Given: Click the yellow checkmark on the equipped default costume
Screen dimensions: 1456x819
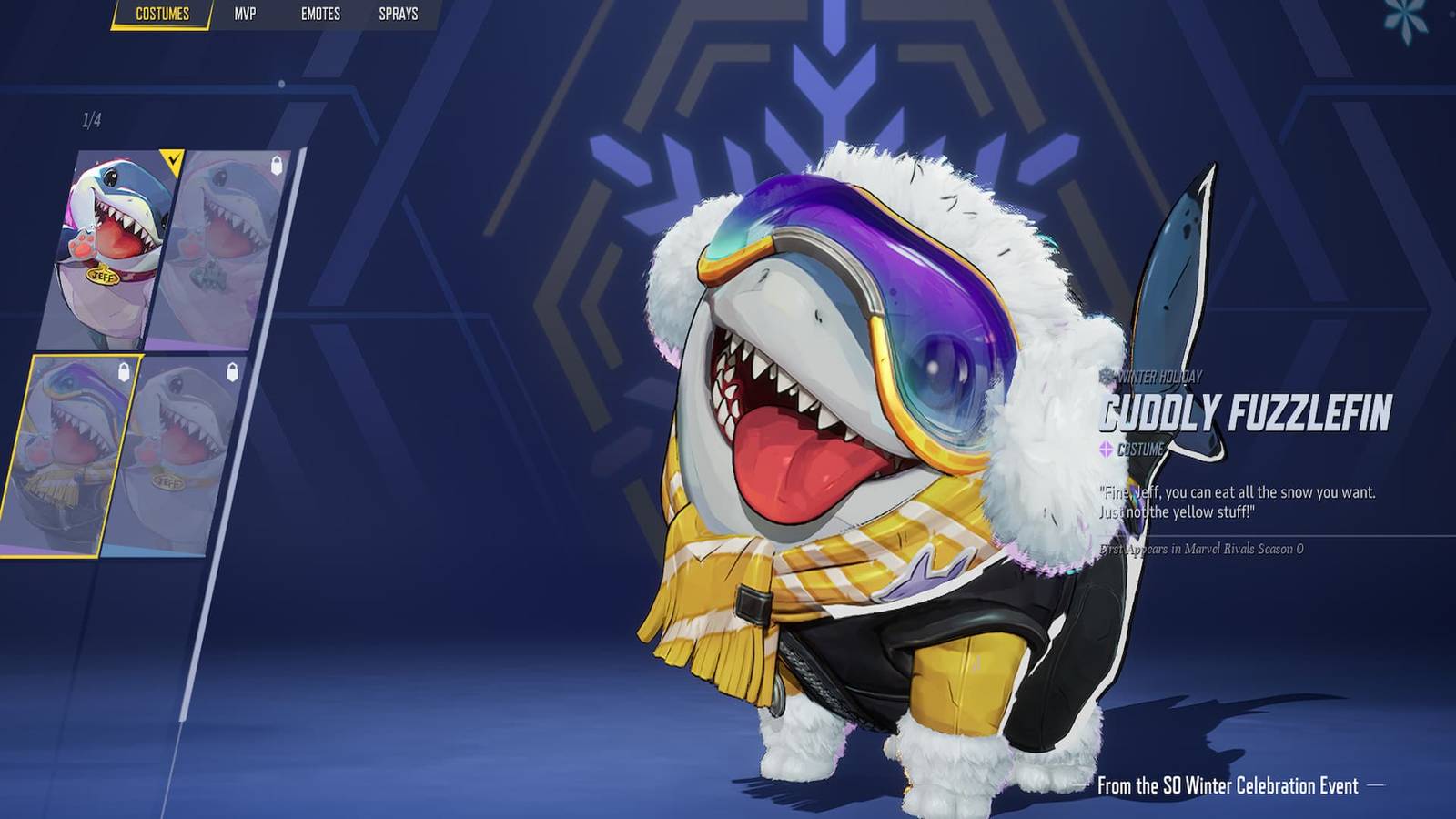Looking at the screenshot, I should [x=174, y=157].
